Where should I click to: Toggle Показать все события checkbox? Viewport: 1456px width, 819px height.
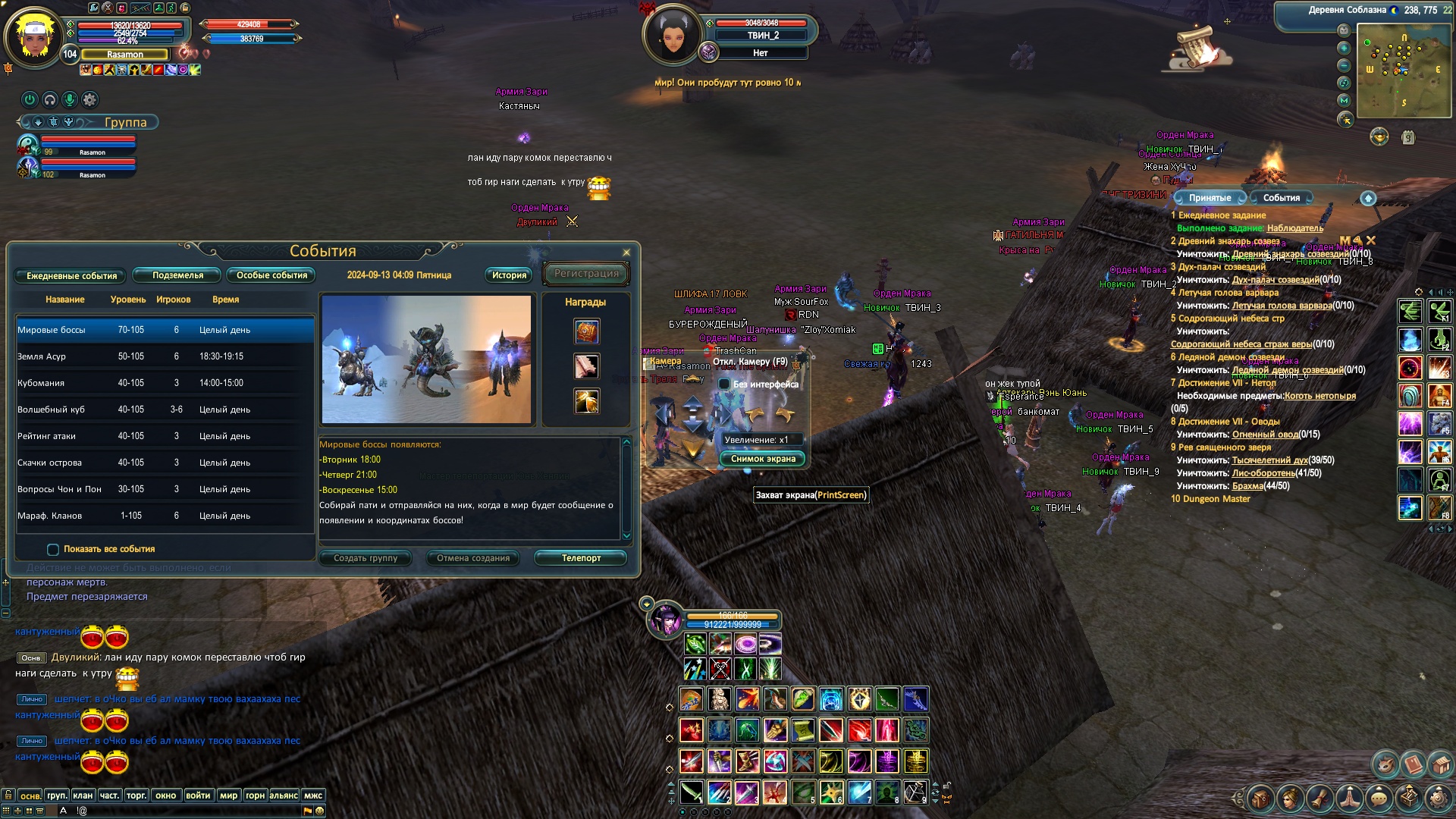click(x=53, y=550)
